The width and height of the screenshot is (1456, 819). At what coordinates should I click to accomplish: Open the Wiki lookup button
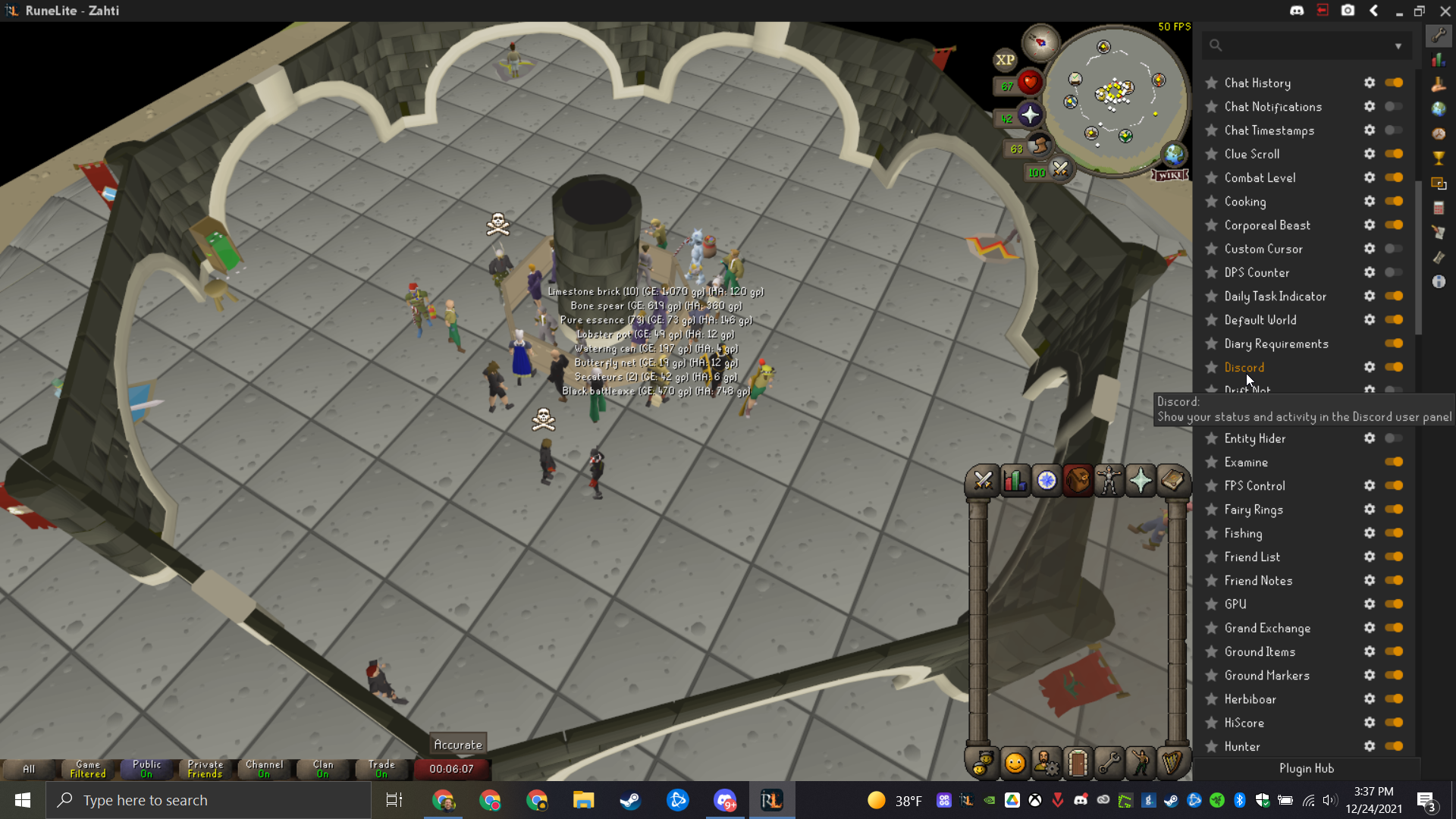point(1169,175)
